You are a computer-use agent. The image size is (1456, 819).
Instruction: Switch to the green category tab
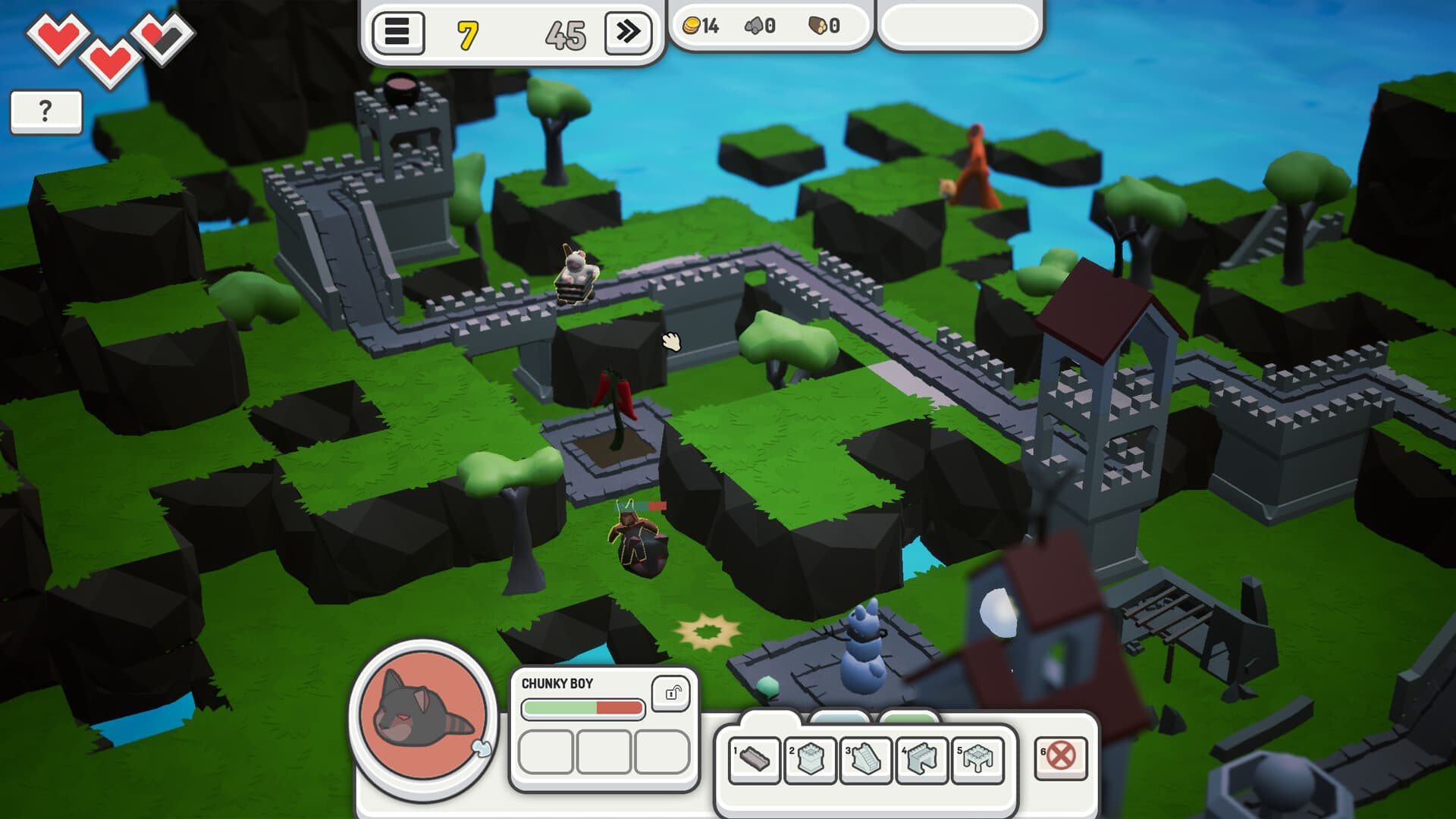[x=908, y=715]
